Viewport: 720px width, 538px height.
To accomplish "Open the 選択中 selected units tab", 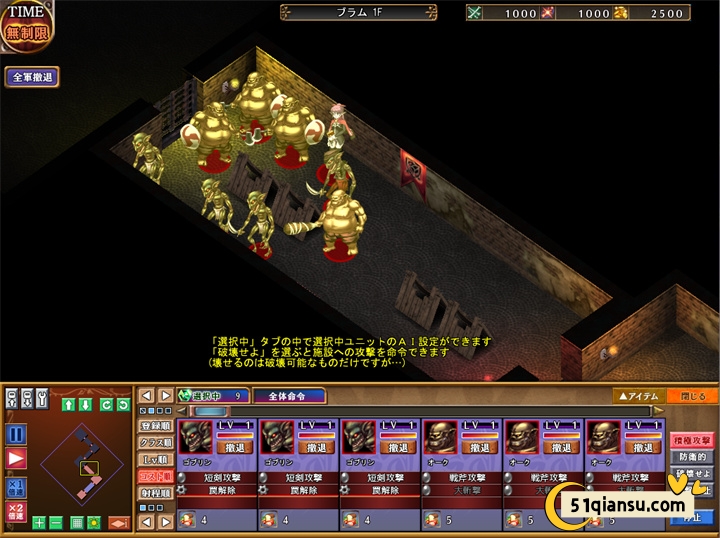I will (x=212, y=396).
